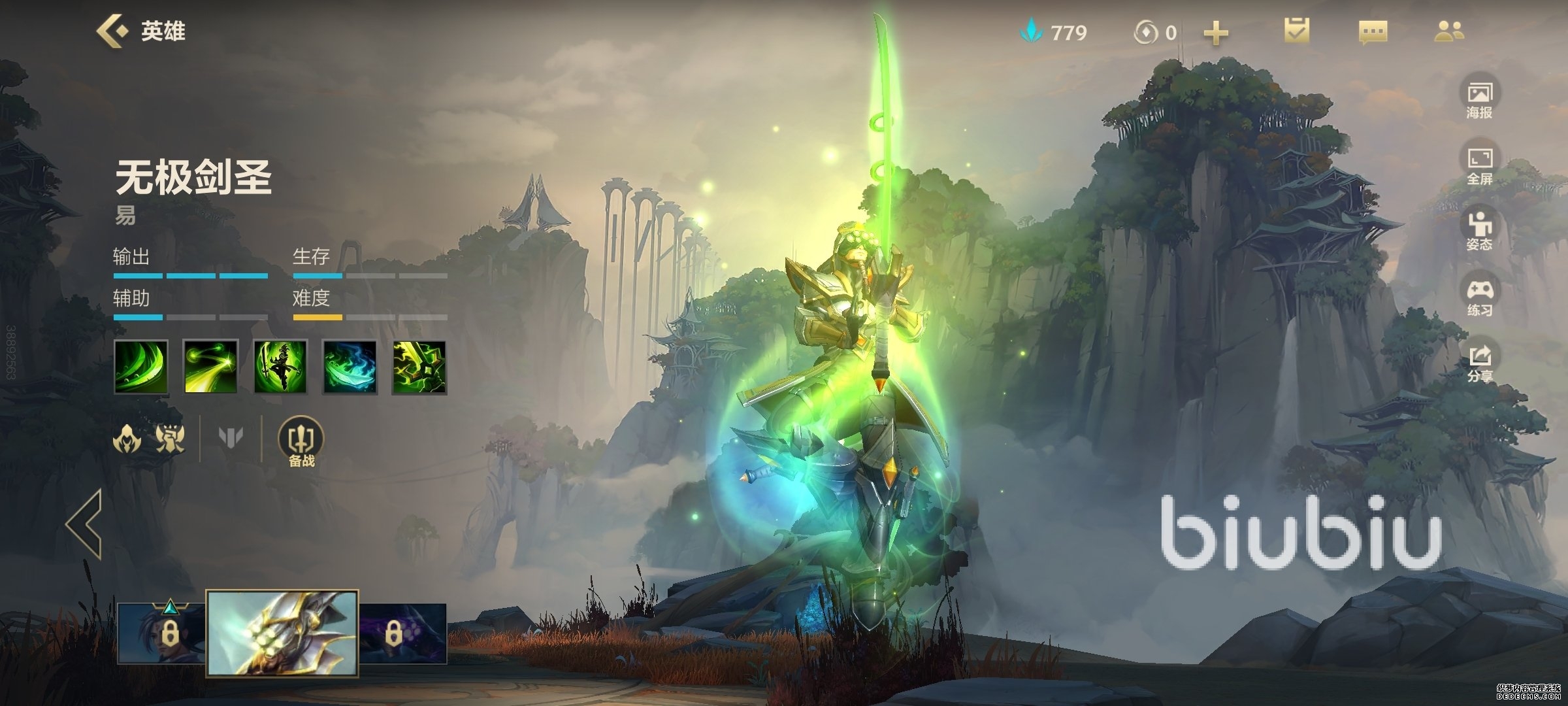The width and height of the screenshot is (1568, 706).
Task: Open the friends list icon
Action: click(1449, 31)
